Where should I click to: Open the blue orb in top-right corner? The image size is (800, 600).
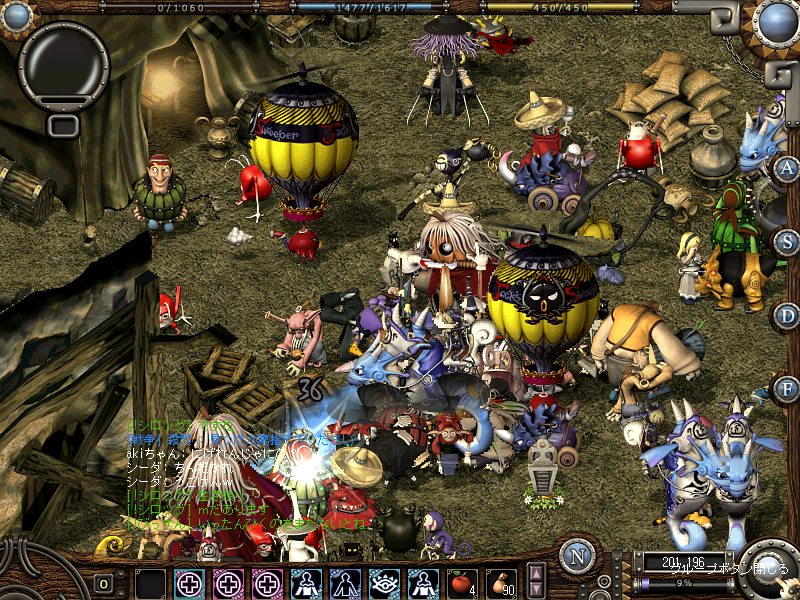pyautogui.click(x=776, y=20)
